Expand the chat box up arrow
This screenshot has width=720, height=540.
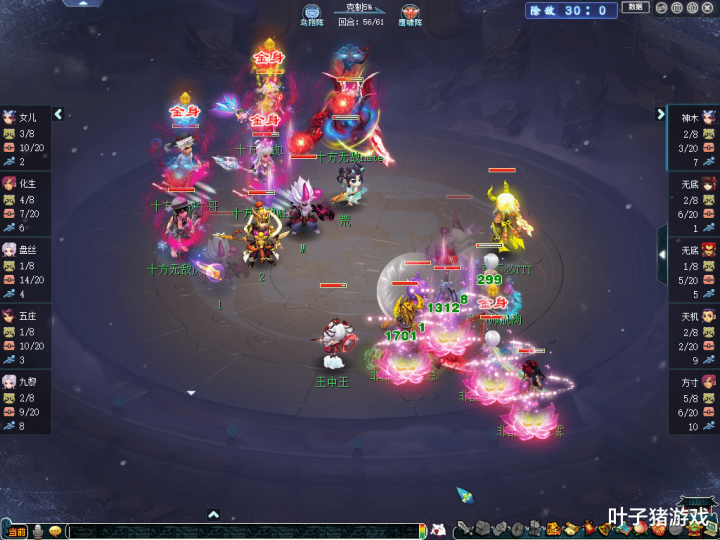[x=213, y=514]
